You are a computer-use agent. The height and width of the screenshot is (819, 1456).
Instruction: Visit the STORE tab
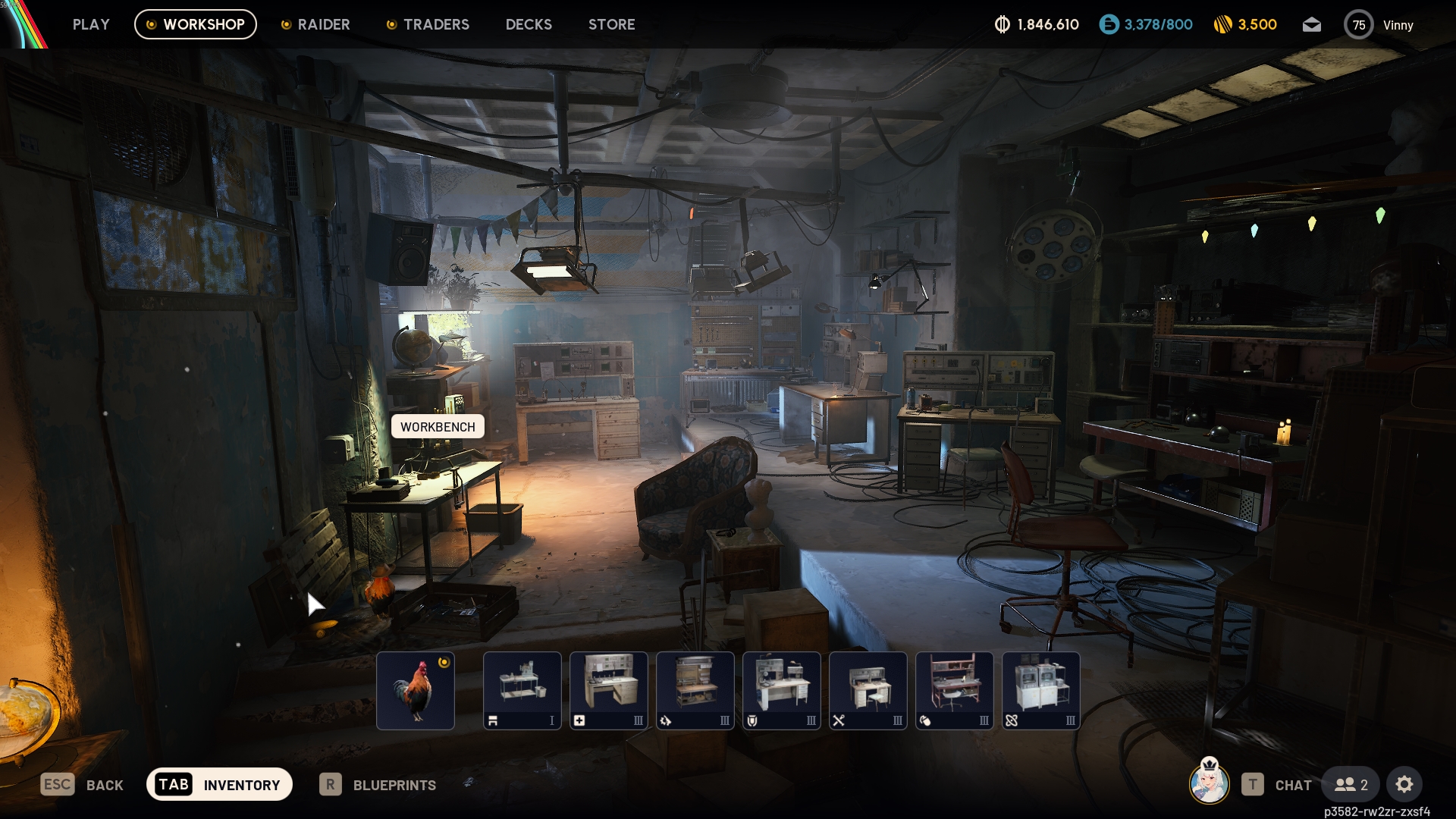pos(611,24)
